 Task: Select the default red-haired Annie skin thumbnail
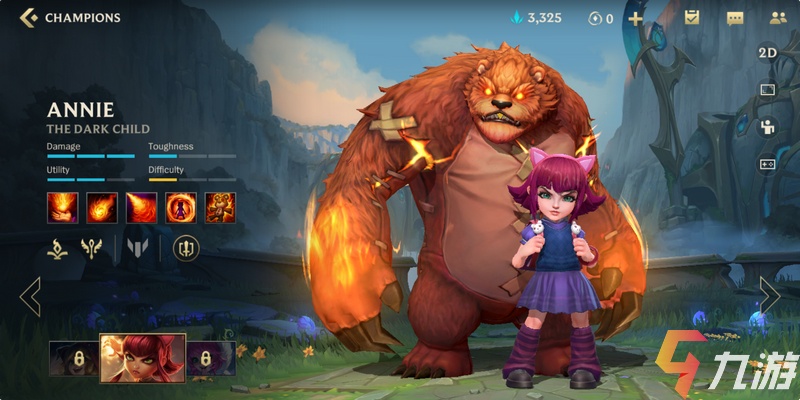coord(142,358)
